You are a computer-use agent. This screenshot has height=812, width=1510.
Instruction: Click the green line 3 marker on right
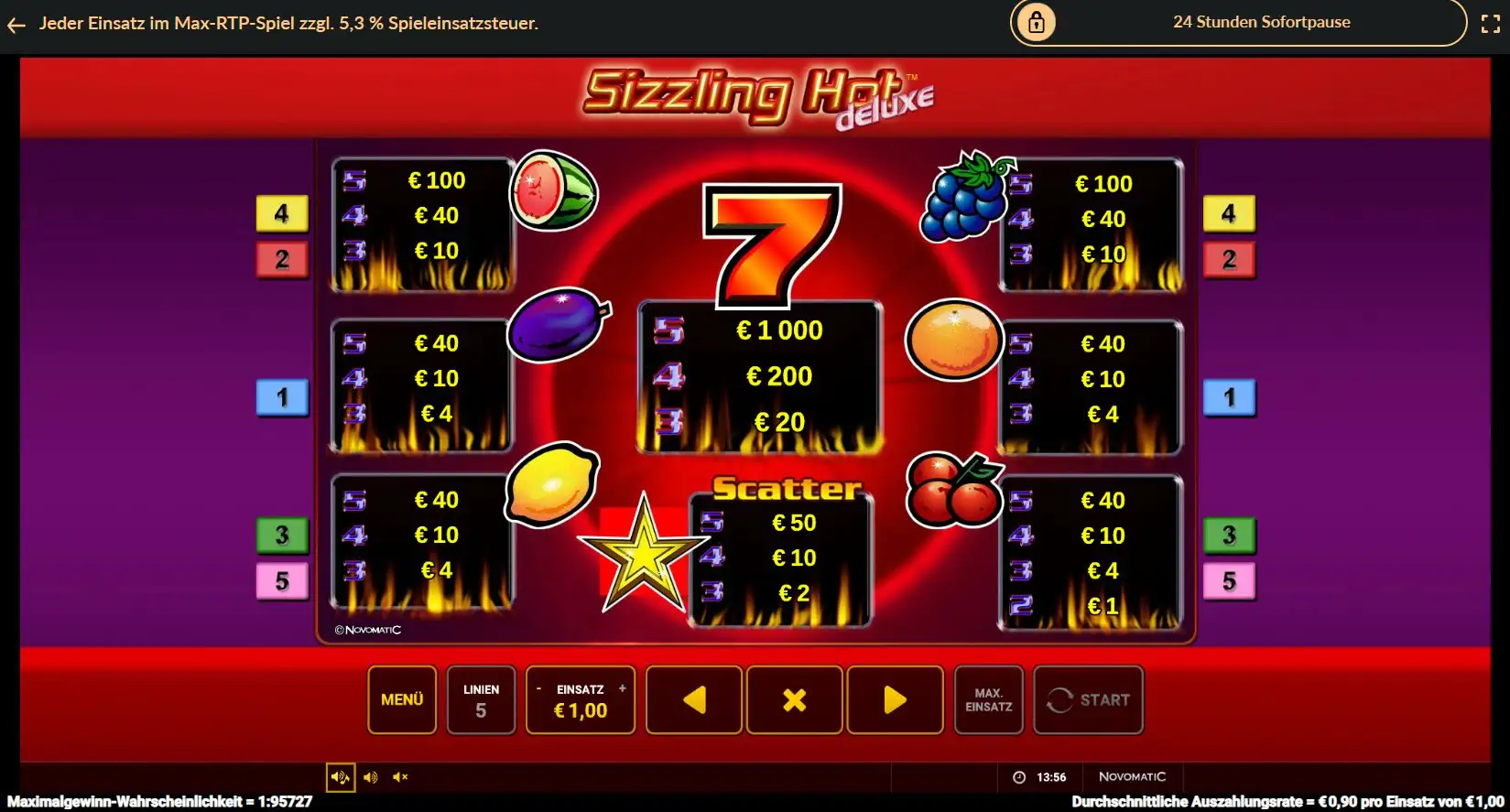pos(1229,535)
